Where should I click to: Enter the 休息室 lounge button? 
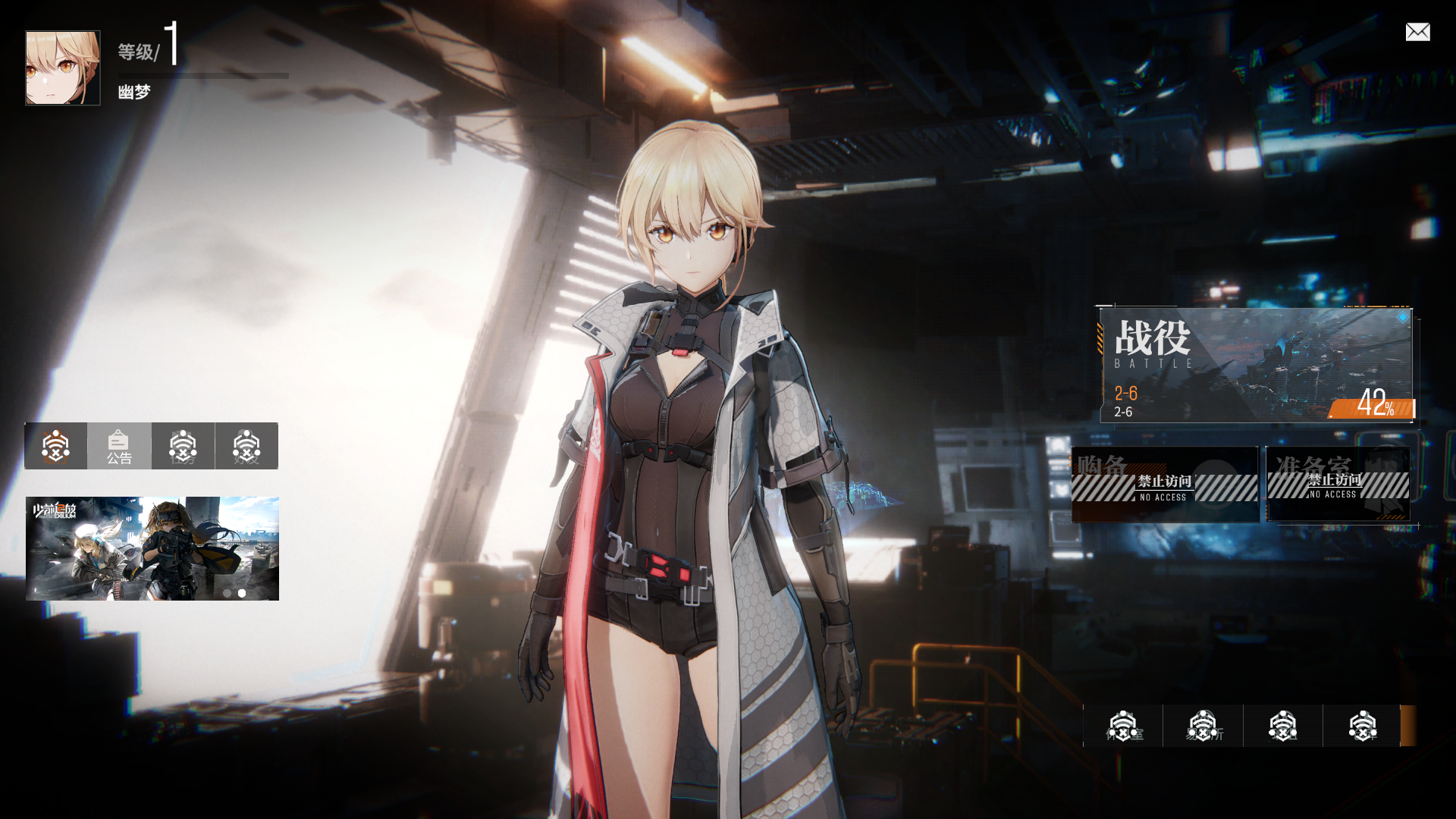[x=1123, y=726]
